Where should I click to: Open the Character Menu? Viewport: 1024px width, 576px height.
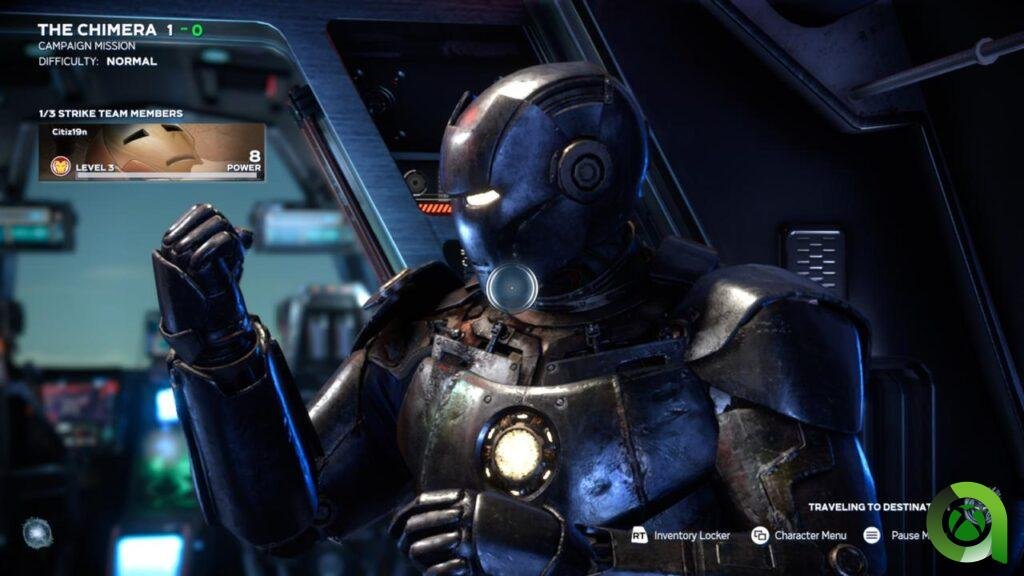[800, 536]
